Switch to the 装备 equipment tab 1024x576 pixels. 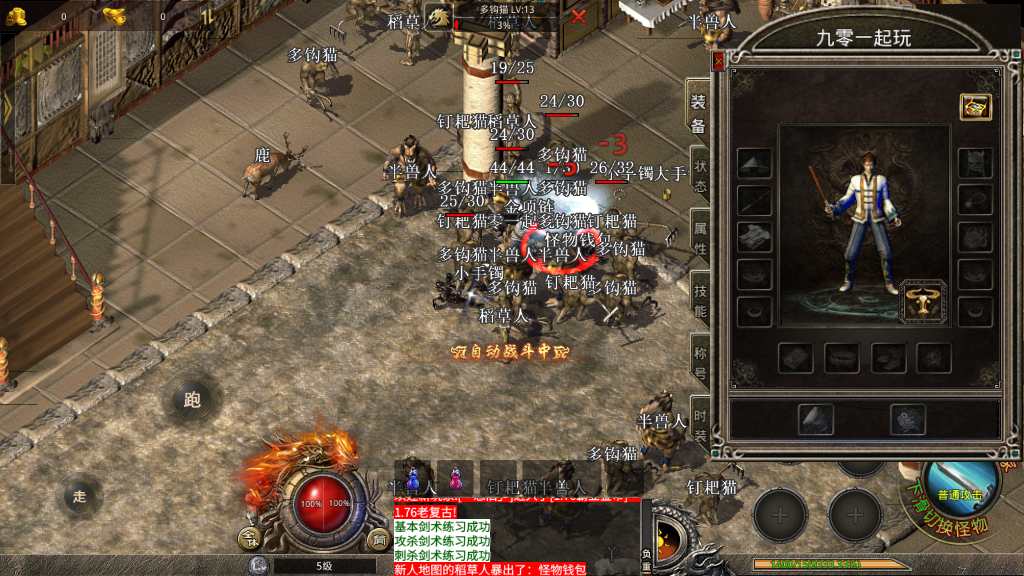point(698,112)
